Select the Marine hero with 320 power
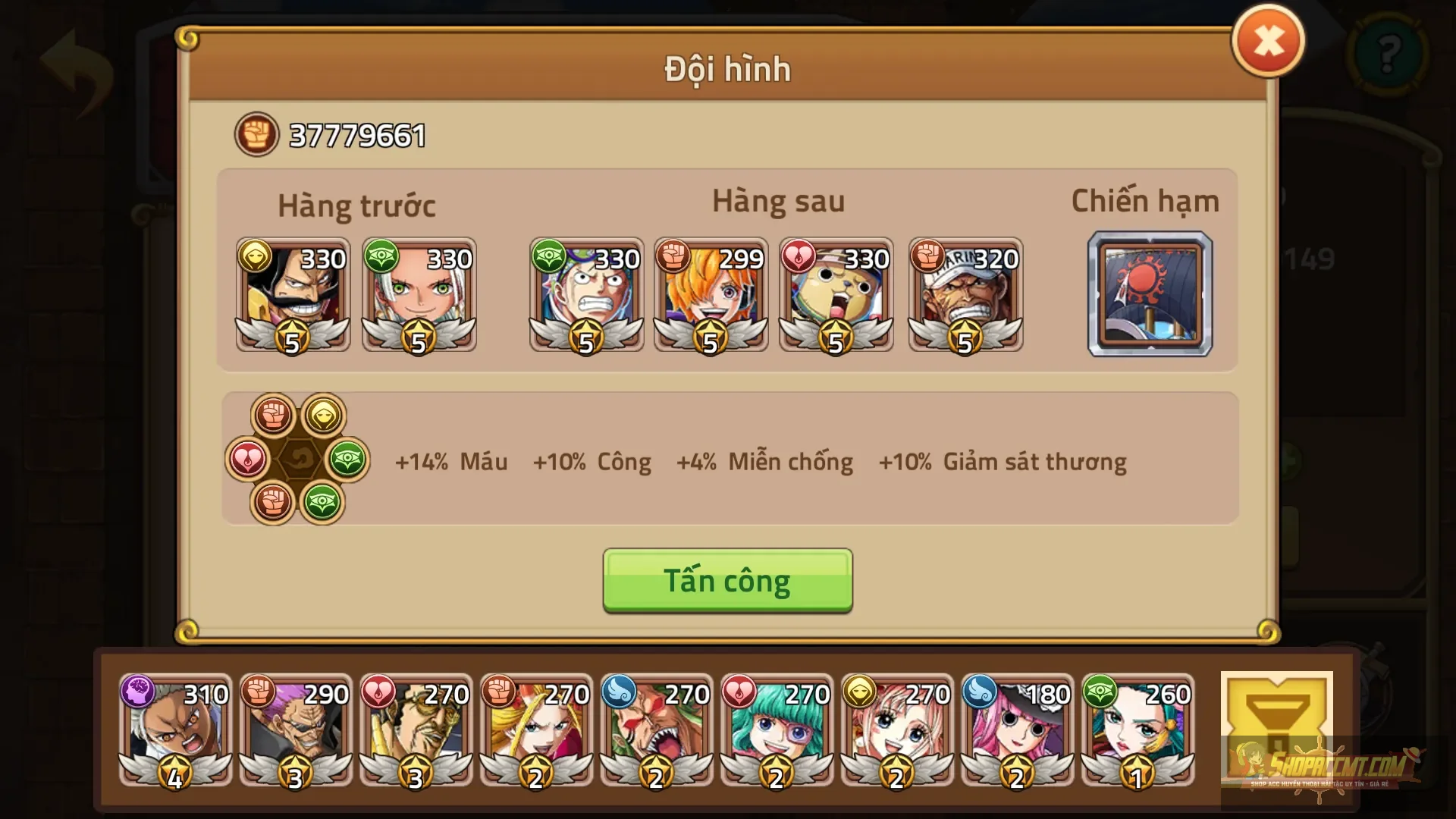This screenshot has width=1456, height=819. [965, 296]
